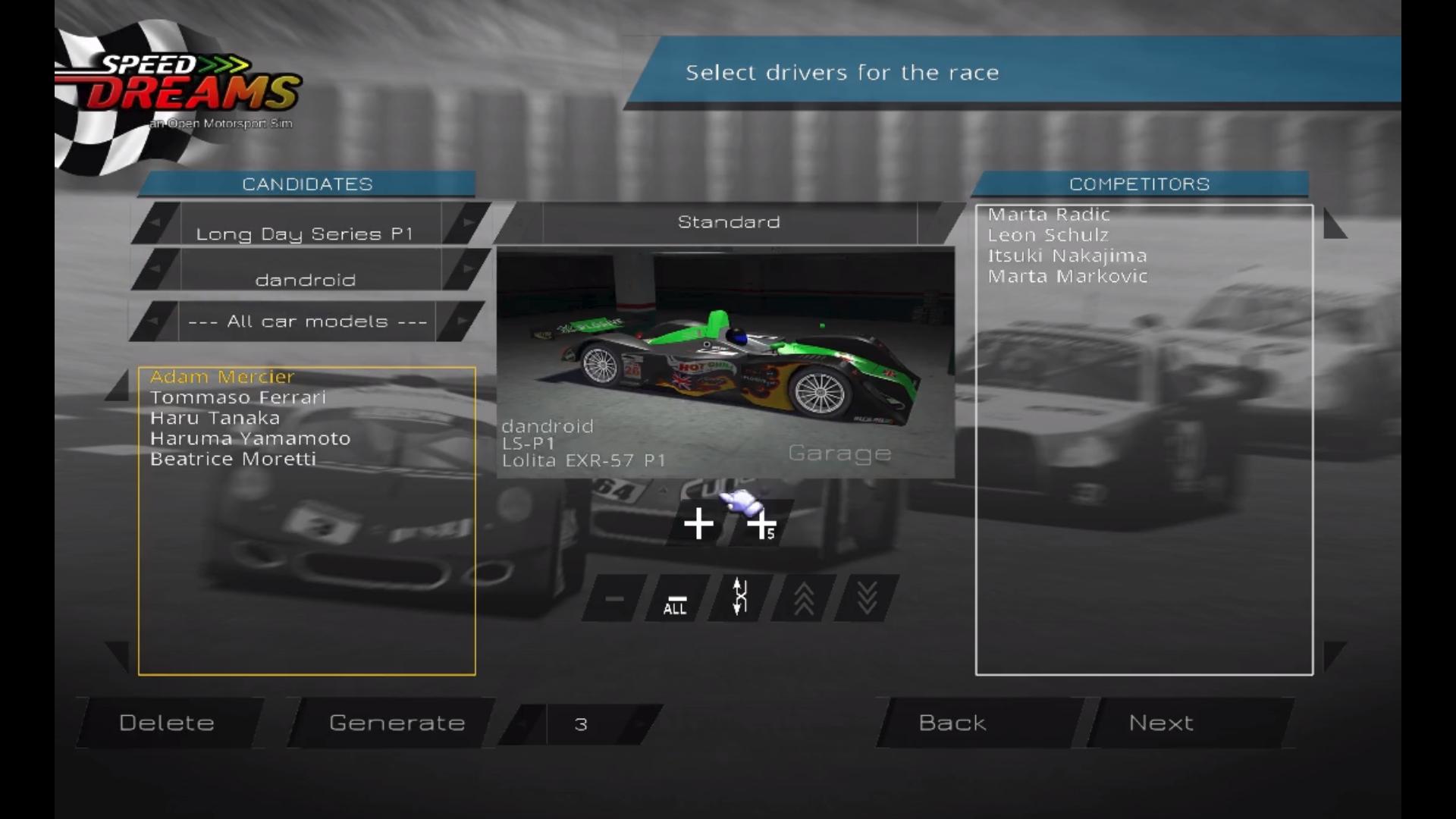This screenshot has height=819, width=1456.
Task: Go Back to previous screen
Action: pyautogui.click(x=952, y=723)
